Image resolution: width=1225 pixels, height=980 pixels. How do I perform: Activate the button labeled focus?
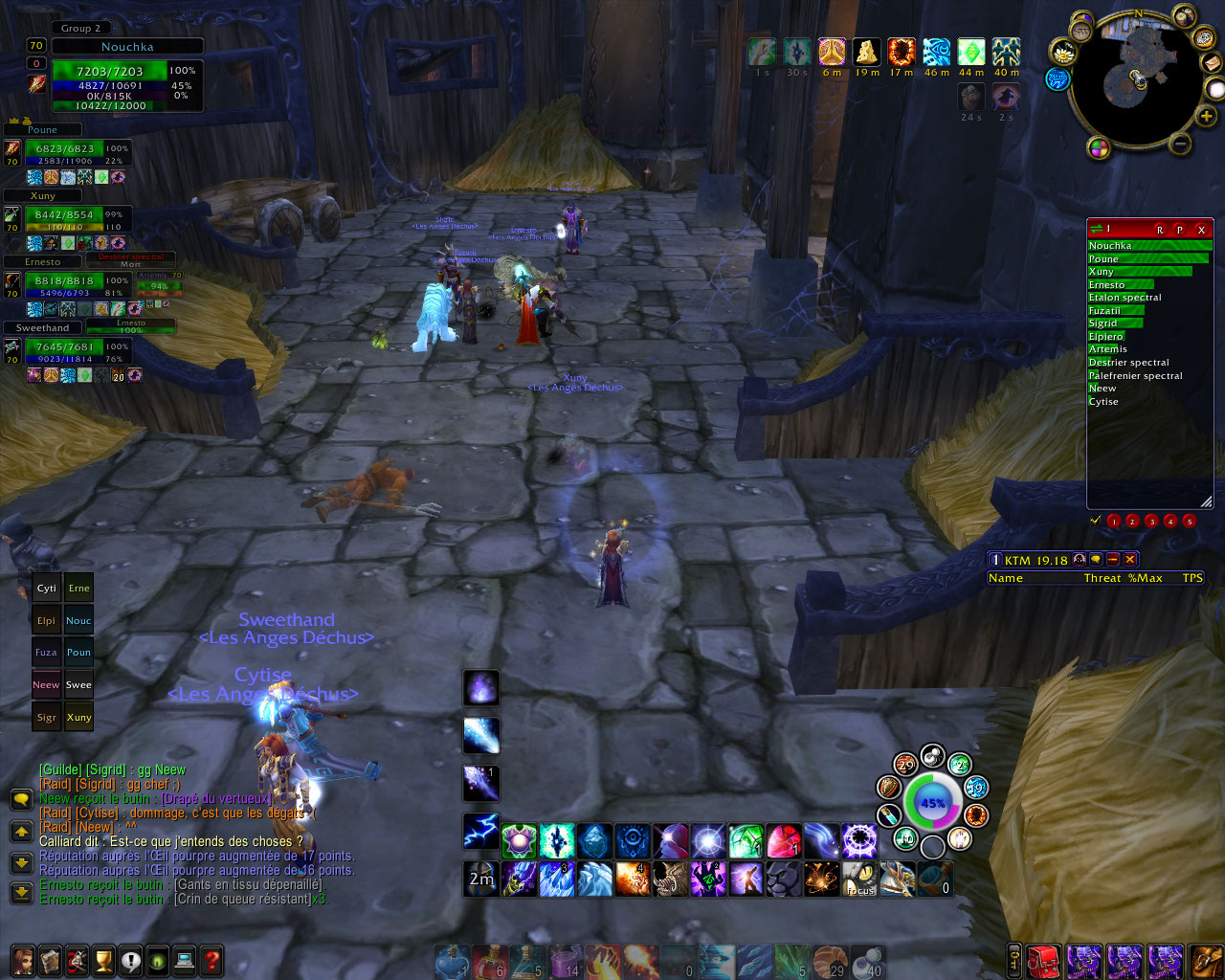(x=860, y=879)
